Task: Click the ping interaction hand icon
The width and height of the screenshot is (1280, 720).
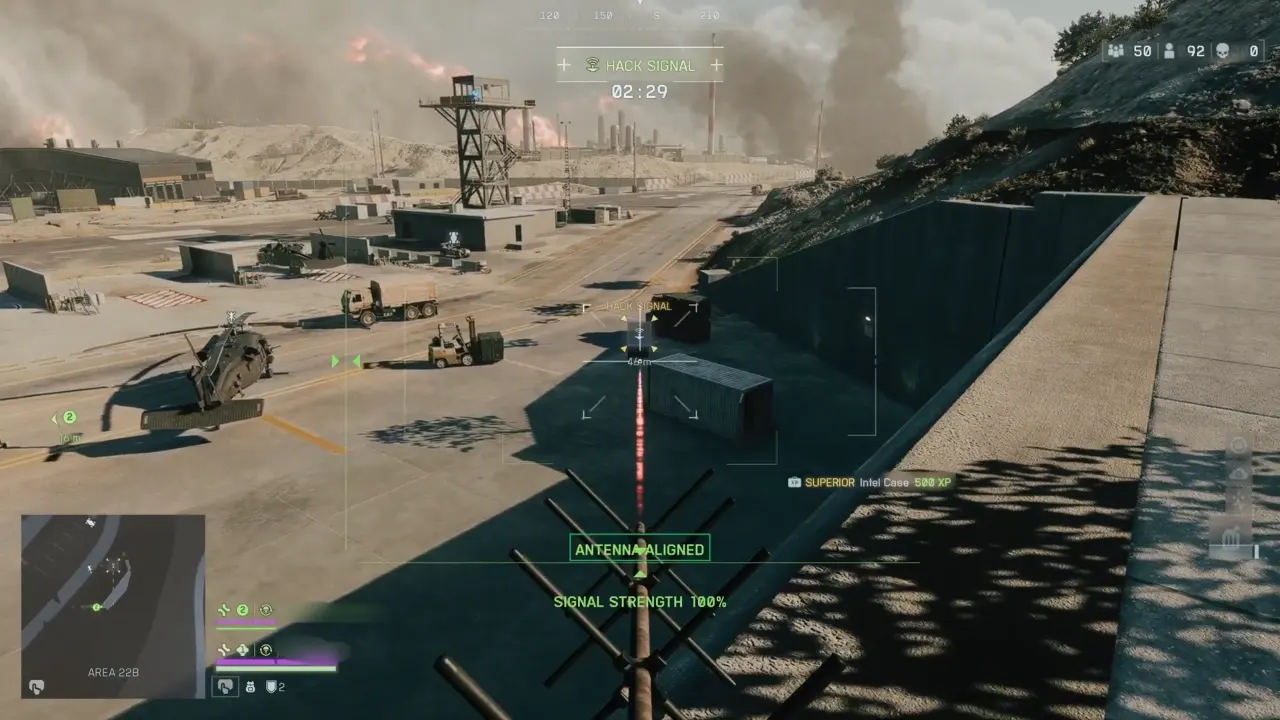Action: pyautogui.click(x=225, y=687)
